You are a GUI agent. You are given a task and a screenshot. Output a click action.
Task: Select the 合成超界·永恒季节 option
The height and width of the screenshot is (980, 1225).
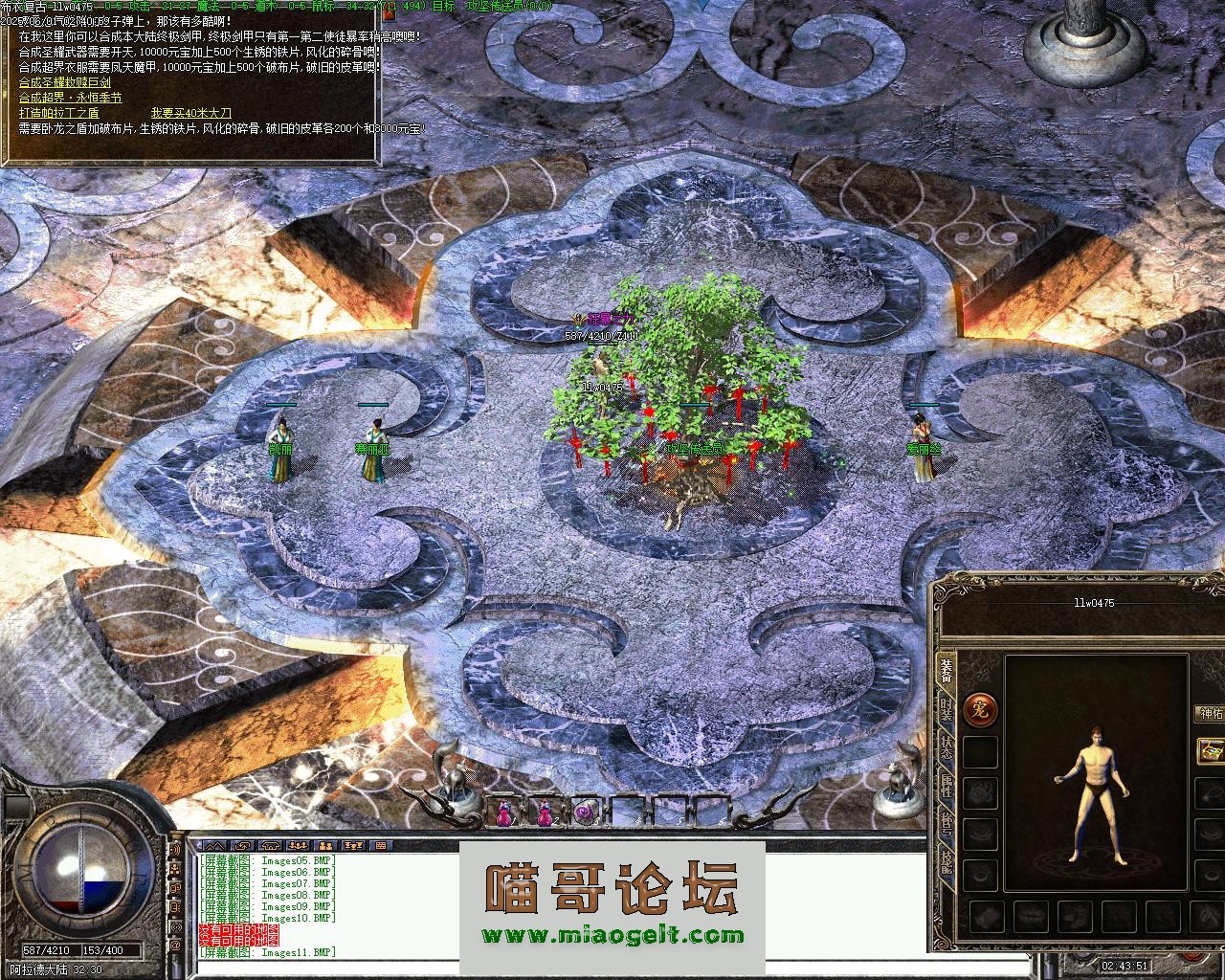(x=70, y=98)
